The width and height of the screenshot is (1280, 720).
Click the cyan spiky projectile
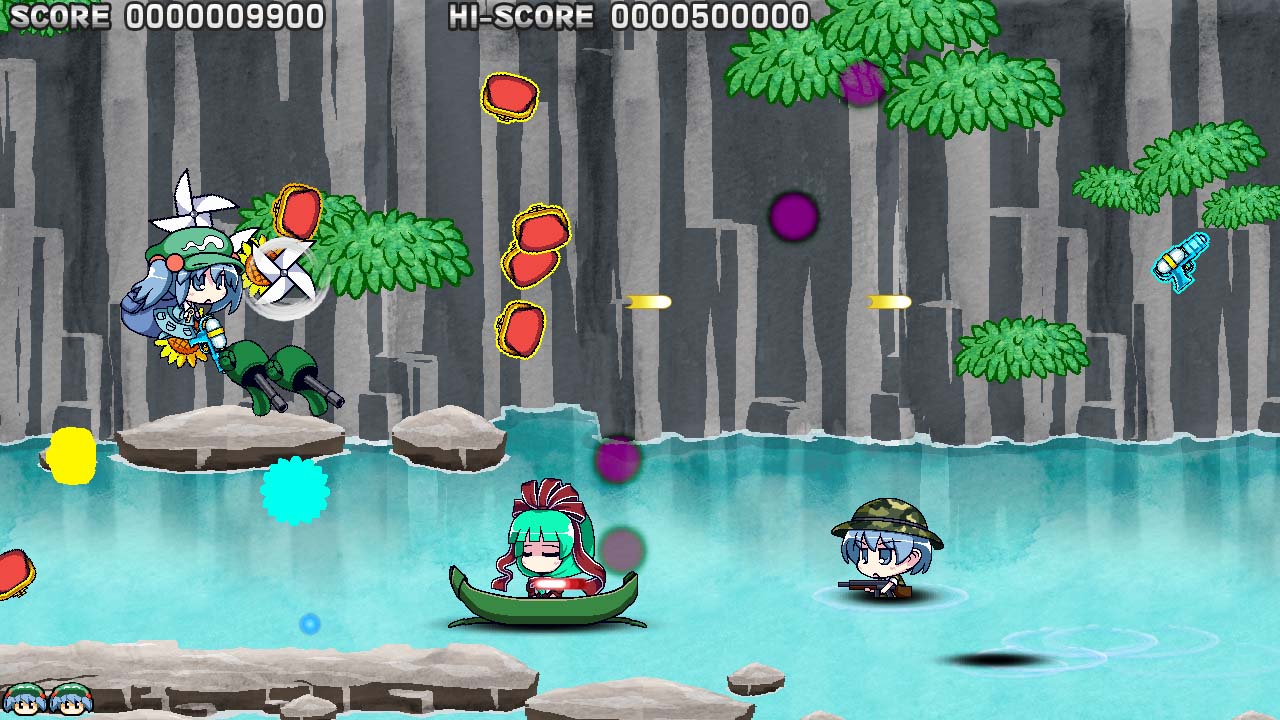(x=294, y=494)
